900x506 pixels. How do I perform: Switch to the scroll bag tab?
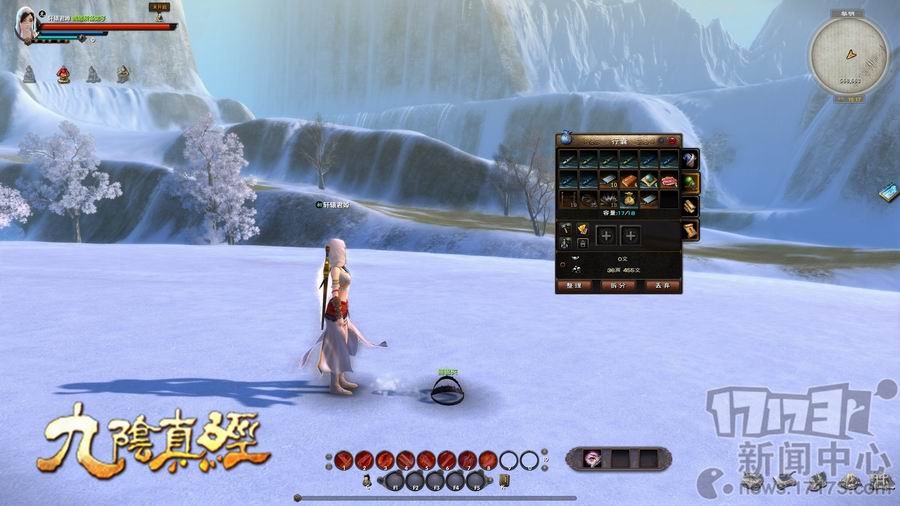point(690,230)
